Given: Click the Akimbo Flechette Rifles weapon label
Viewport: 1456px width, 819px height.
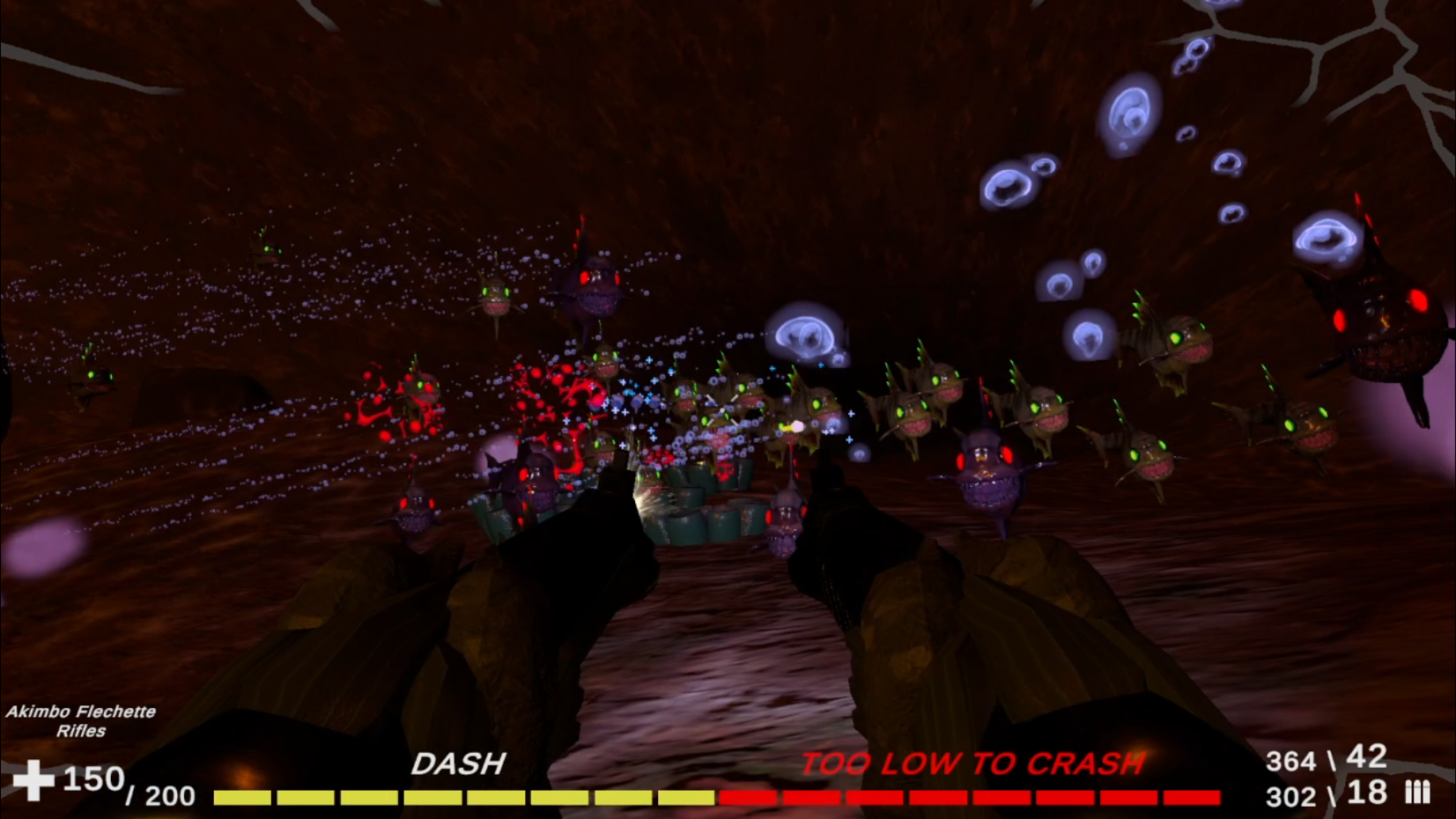Looking at the screenshot, I should (81, 719).
